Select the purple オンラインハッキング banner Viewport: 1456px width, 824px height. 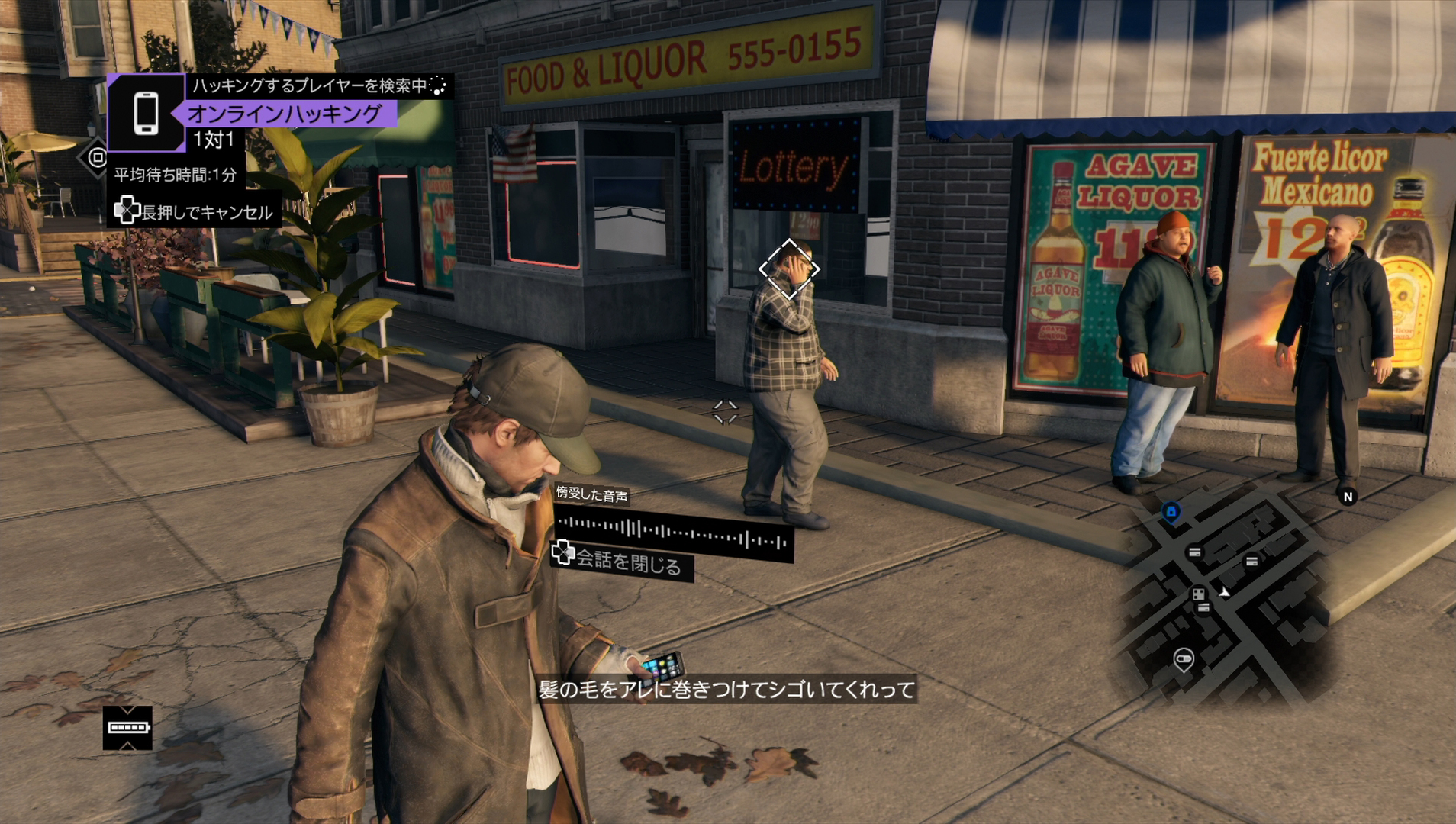[x=284, y=114]
